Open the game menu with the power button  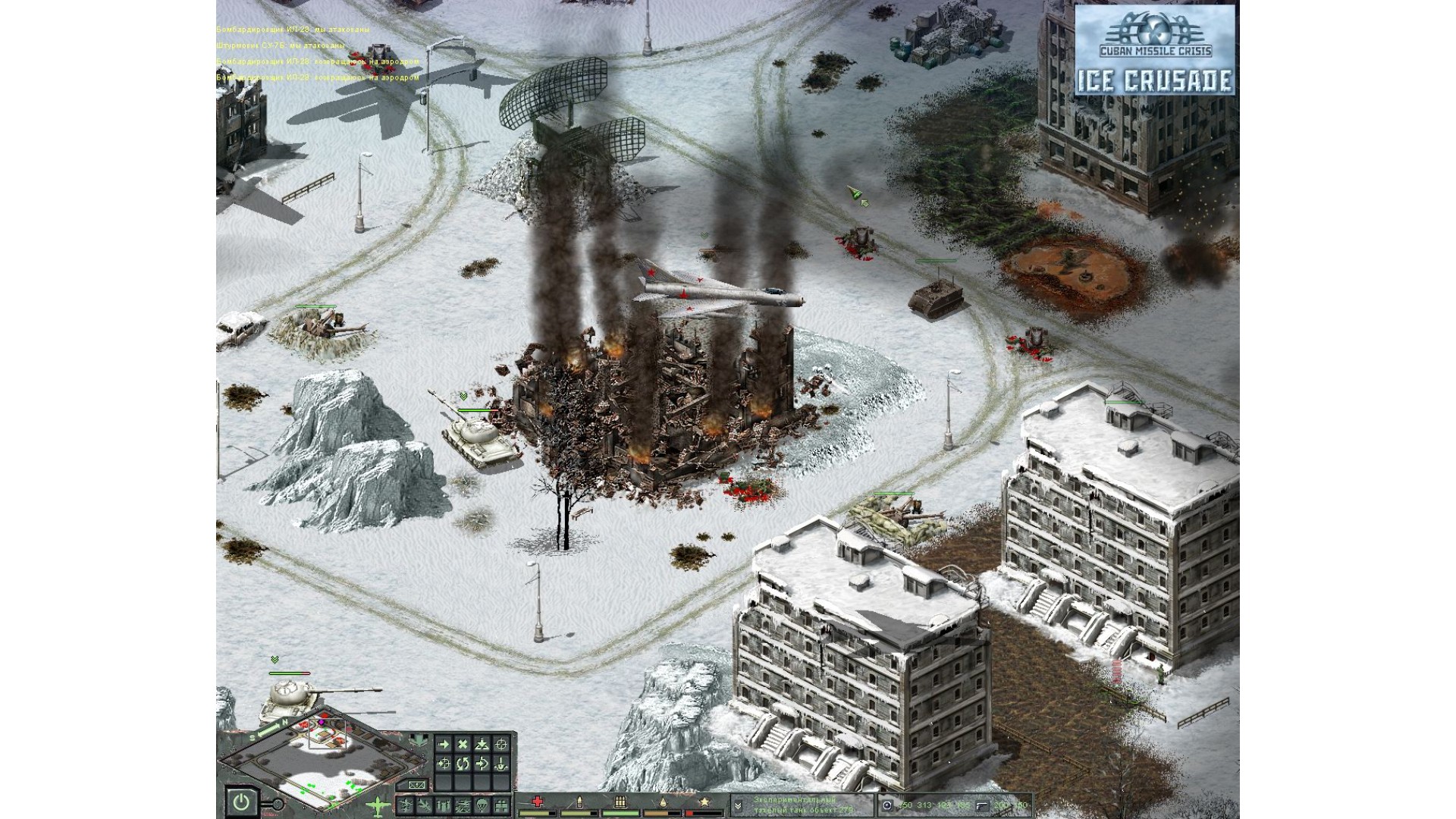tap(240, 802)
